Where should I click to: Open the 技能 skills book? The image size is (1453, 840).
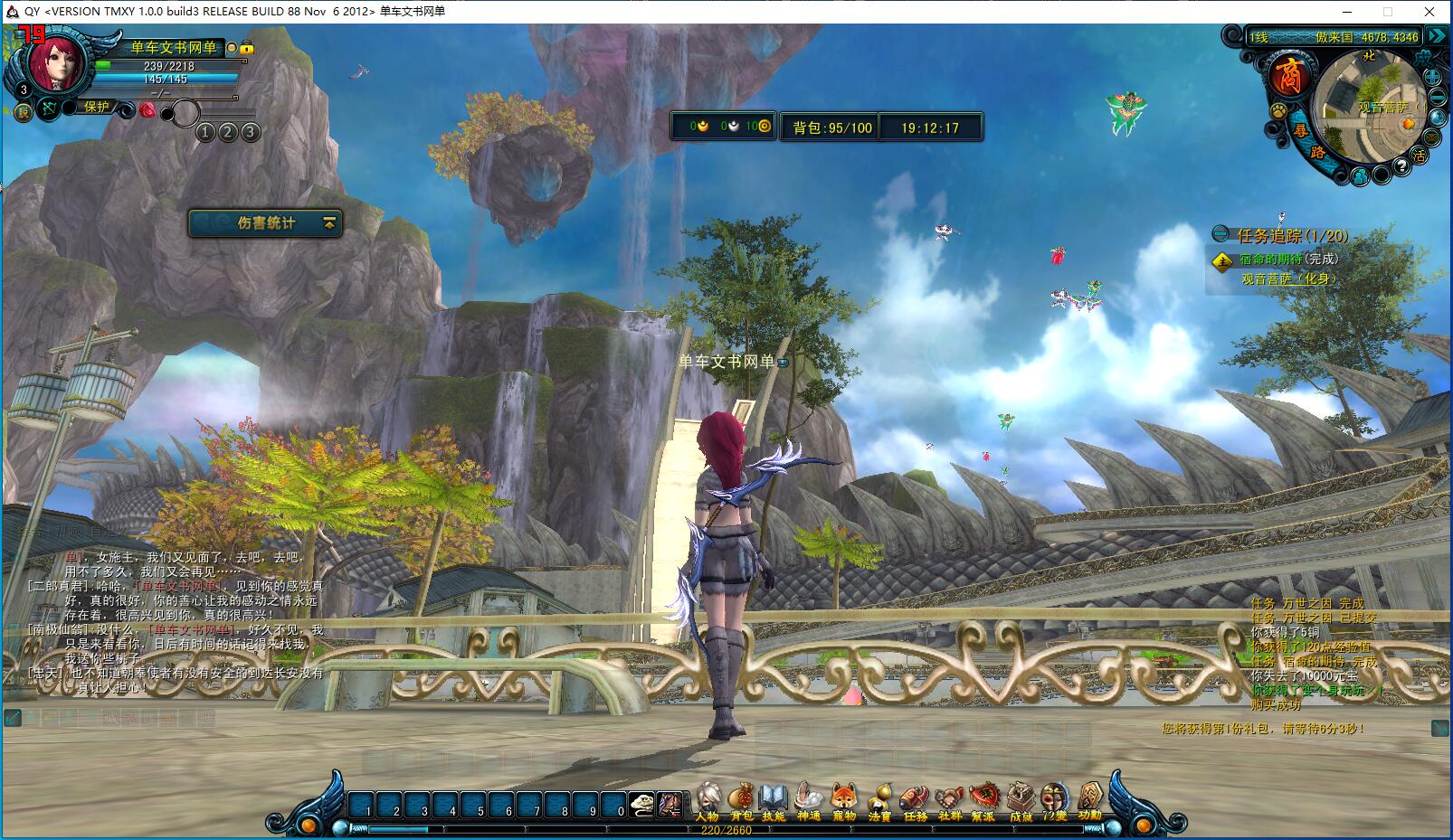tap(774, 801)
